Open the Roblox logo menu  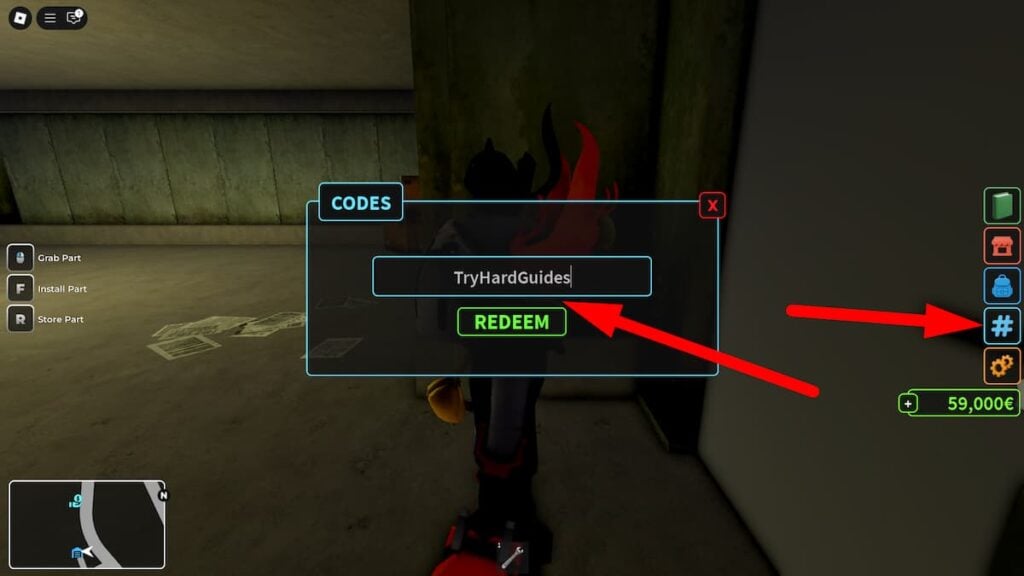click(x=21, y=18)
